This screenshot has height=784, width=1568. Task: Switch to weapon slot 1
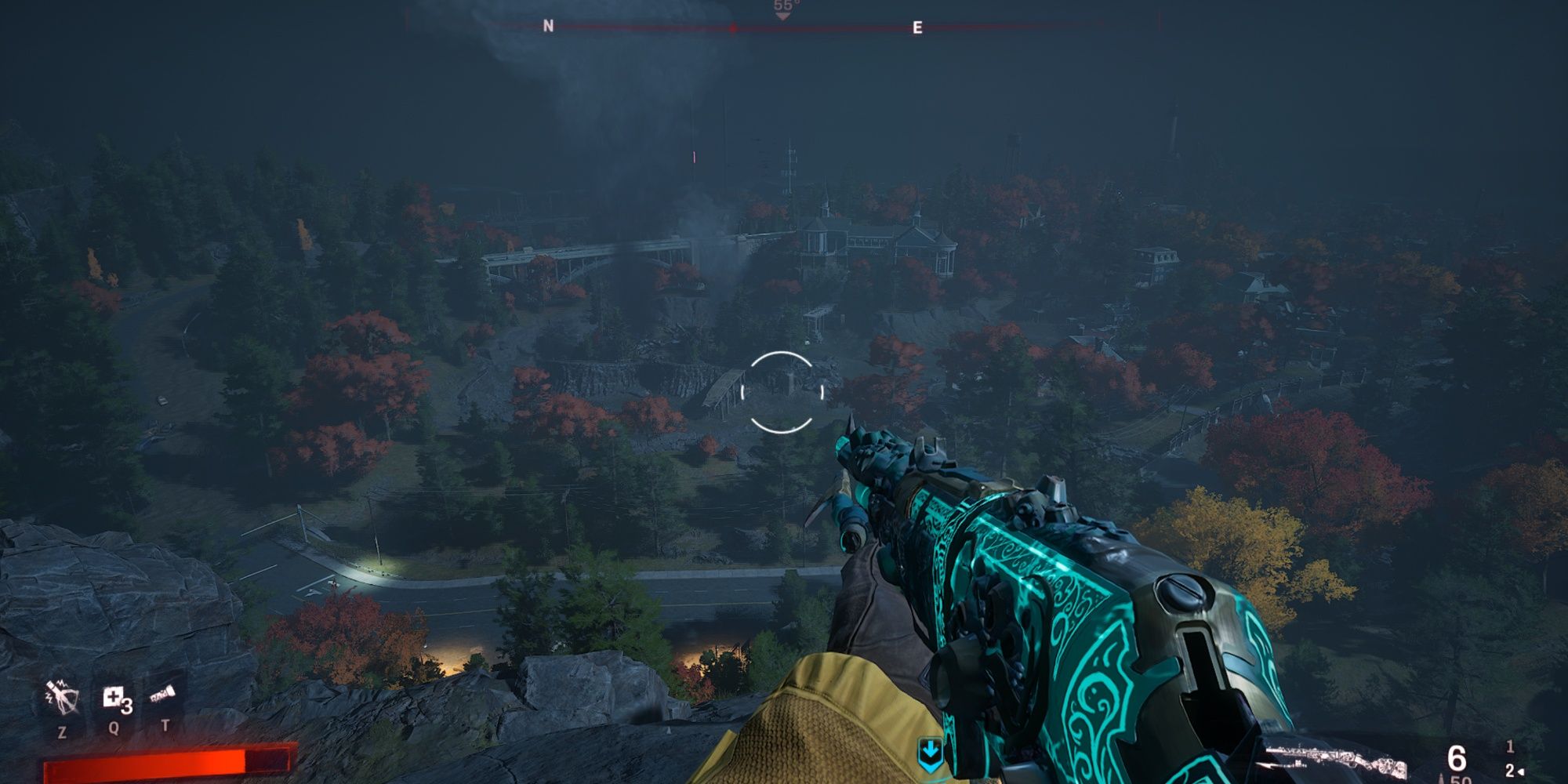pyautogui.click(x=1510, y=747)
